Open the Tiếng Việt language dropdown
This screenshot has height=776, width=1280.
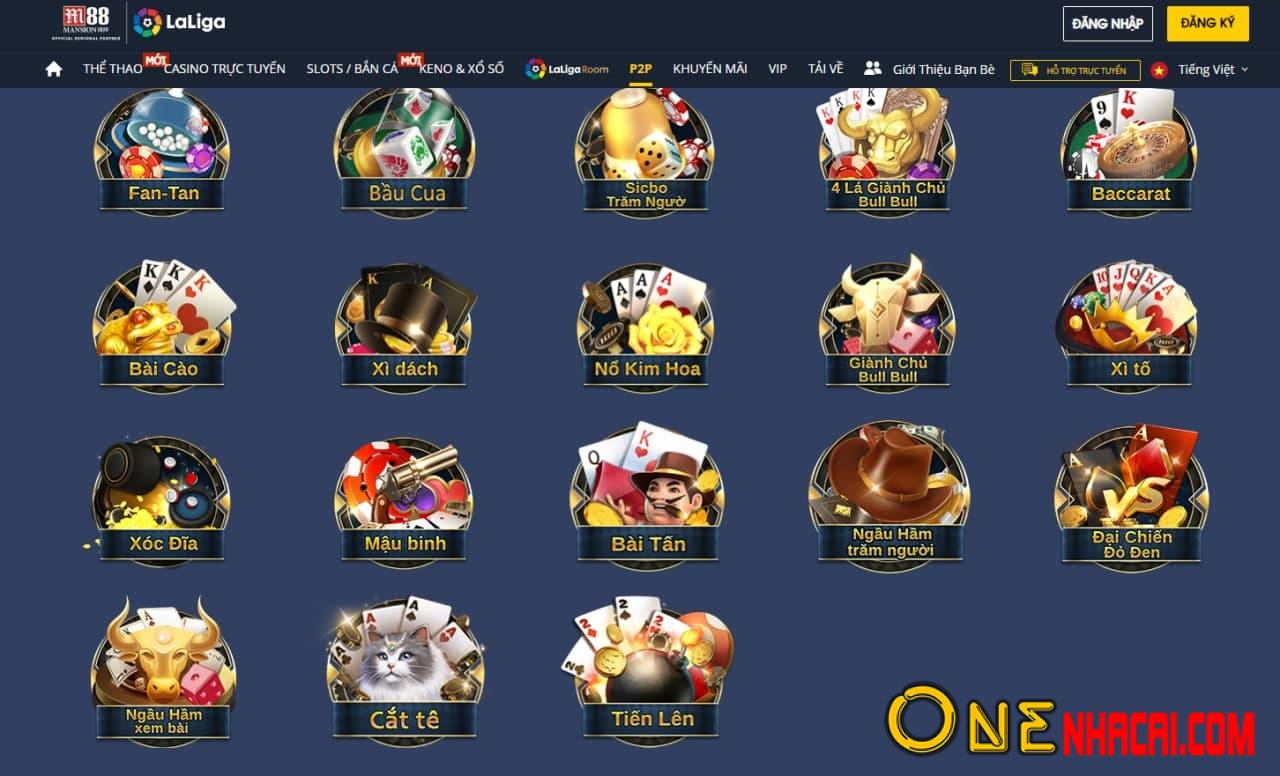1211,70
